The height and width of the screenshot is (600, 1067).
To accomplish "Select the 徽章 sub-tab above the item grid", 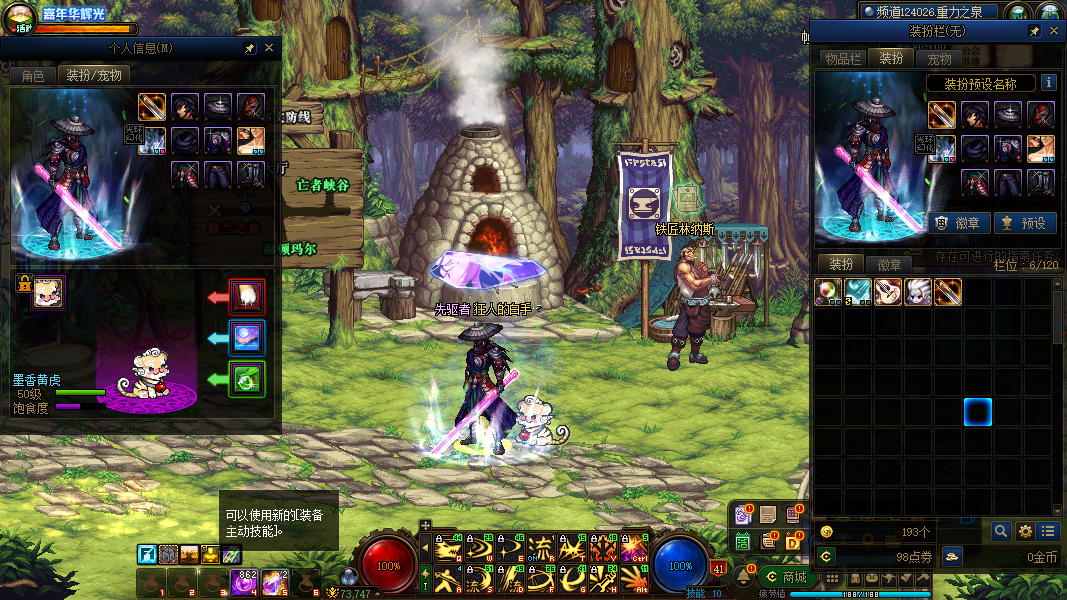I will coord(889,265).
